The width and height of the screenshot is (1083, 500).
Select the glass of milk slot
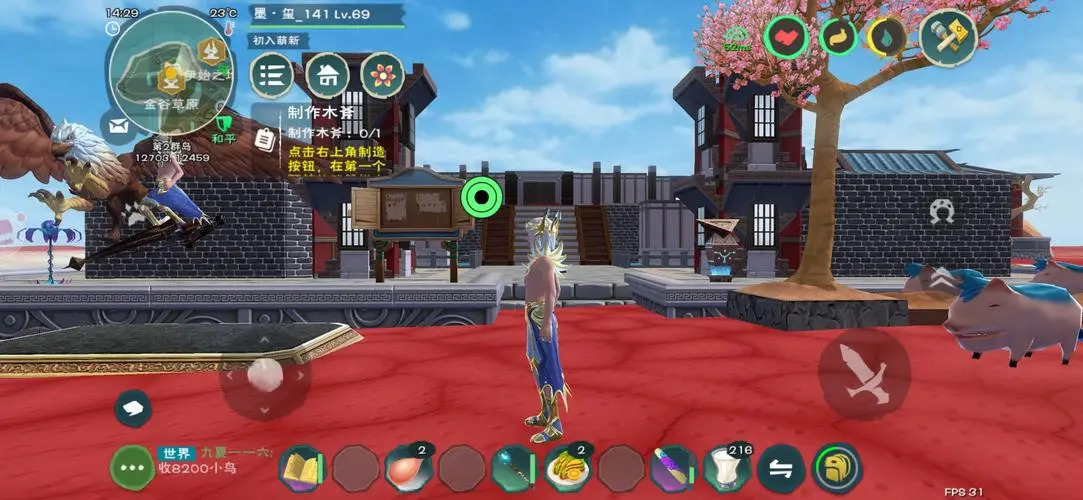(727, 469)
